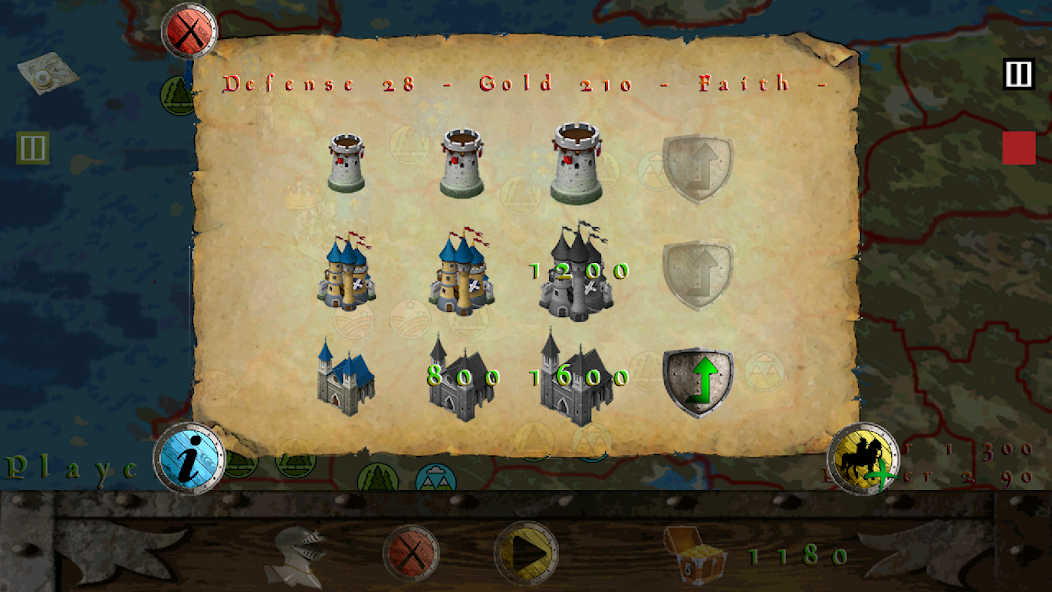The image size is (1052, 592).
Task: Select the small blue-roofed church
Action: pyautogui.click(x=346, y=375)
